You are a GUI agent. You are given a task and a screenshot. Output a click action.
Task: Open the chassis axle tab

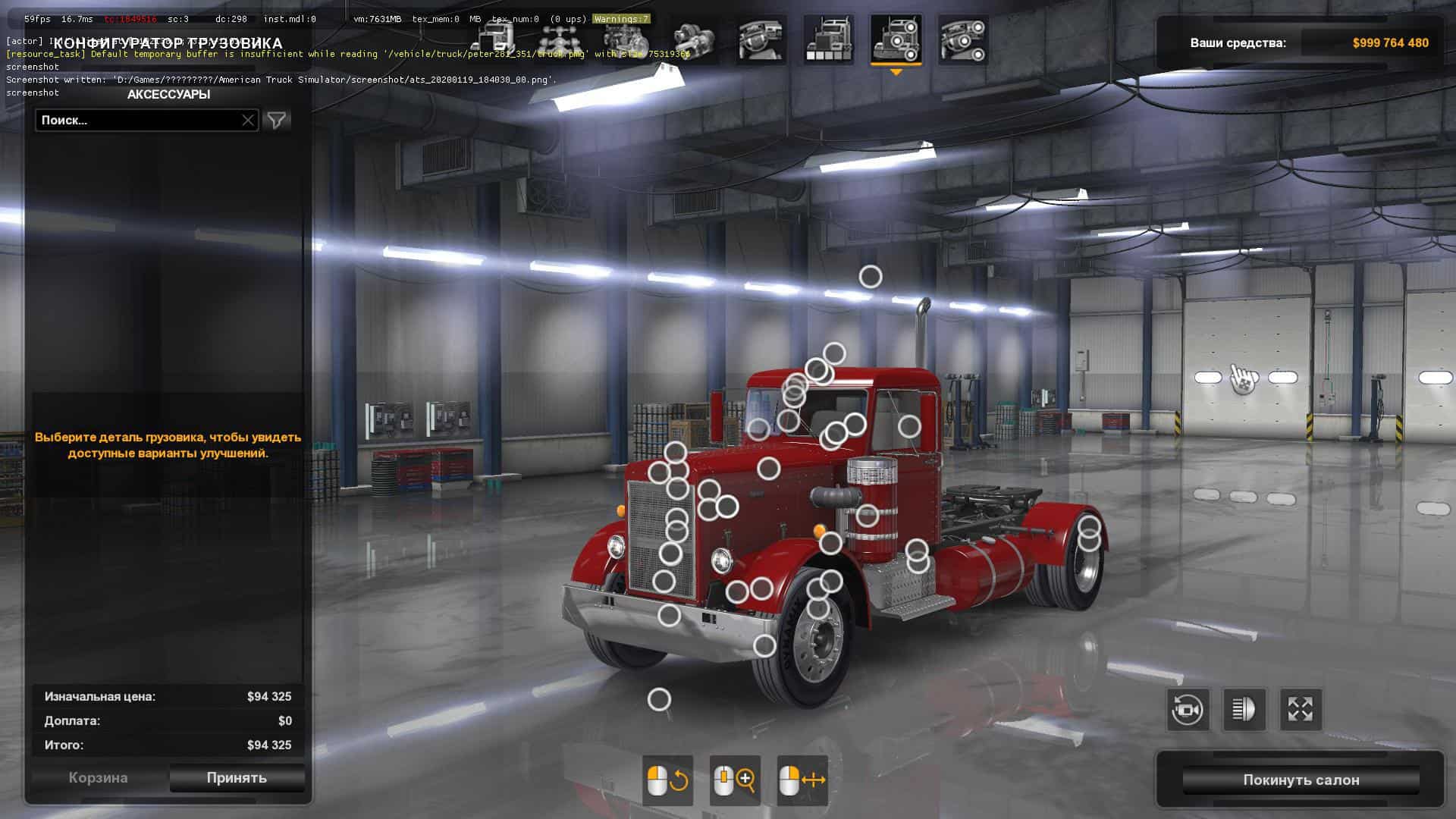560,40
